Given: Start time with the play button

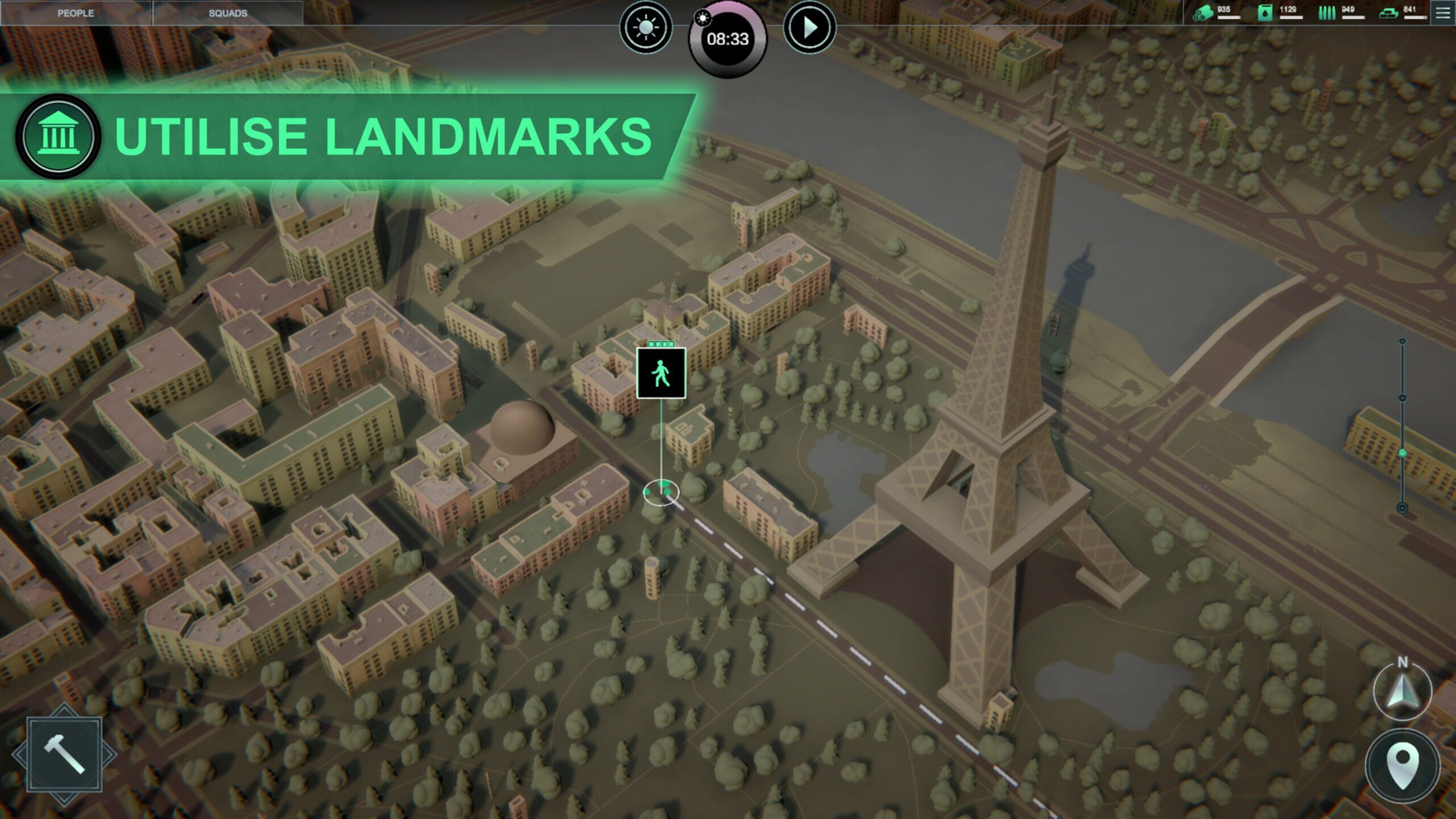Looking at the screenshot, I should 809,27.
